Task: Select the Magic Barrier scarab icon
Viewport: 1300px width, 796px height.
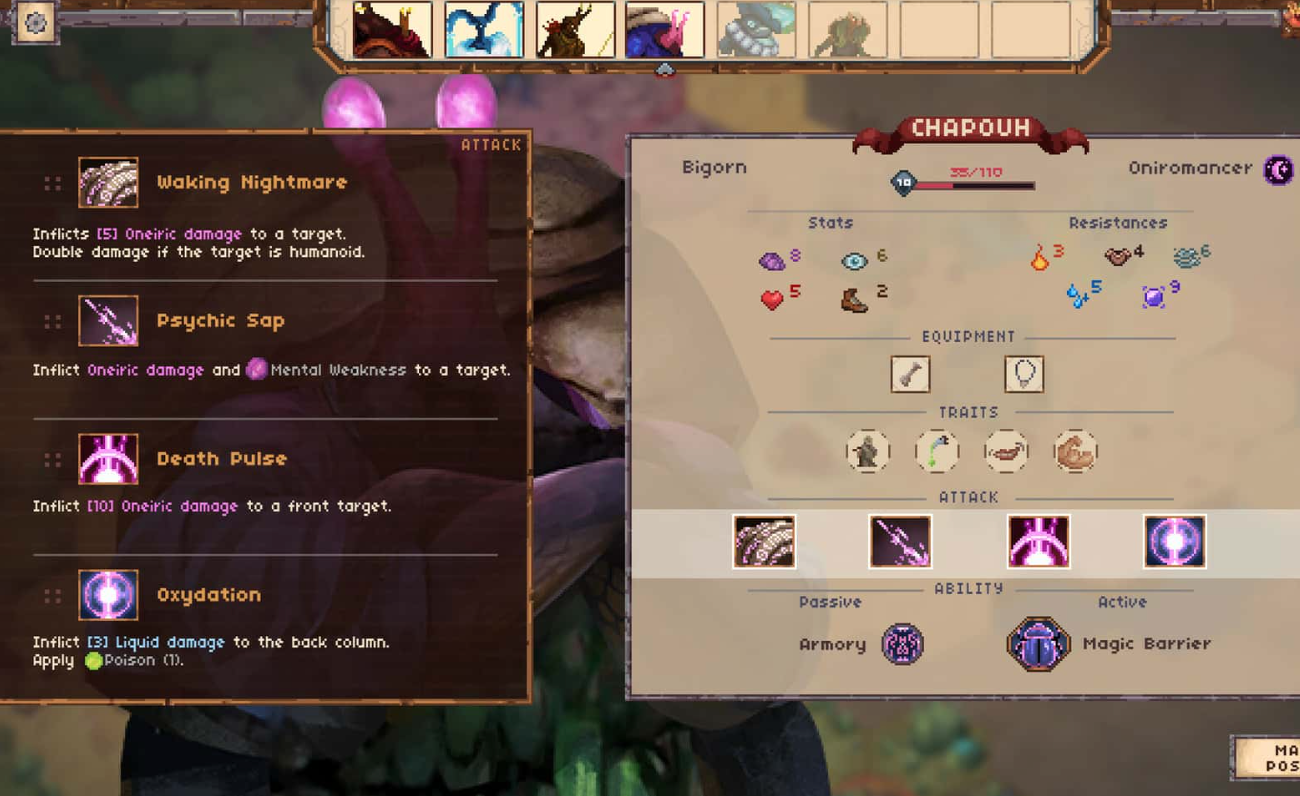Action: pyautogui.click(x=1038, y=644)
